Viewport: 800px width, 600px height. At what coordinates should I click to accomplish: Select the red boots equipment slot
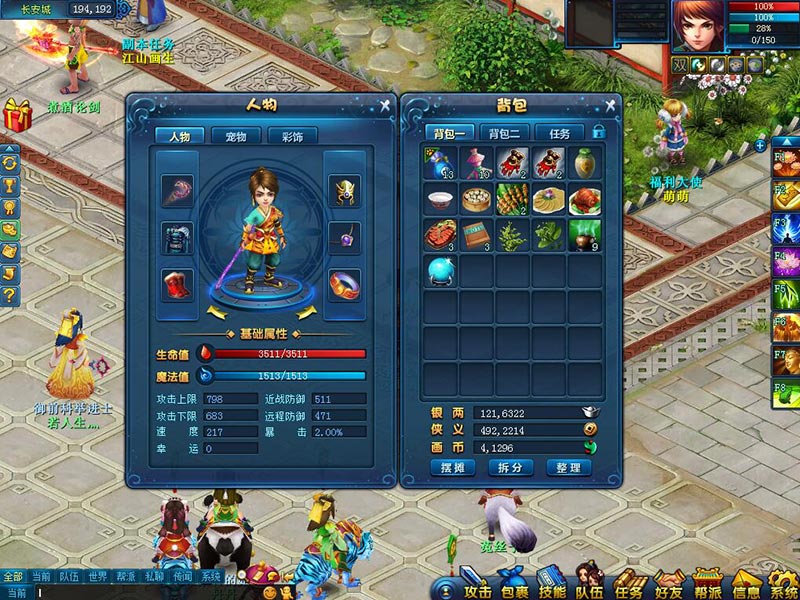[x=180, y=283]
